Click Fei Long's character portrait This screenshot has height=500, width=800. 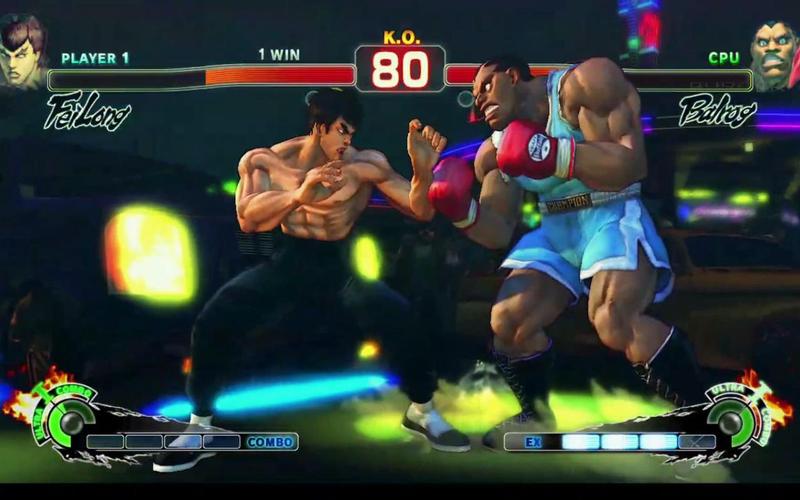coord(22,50)
